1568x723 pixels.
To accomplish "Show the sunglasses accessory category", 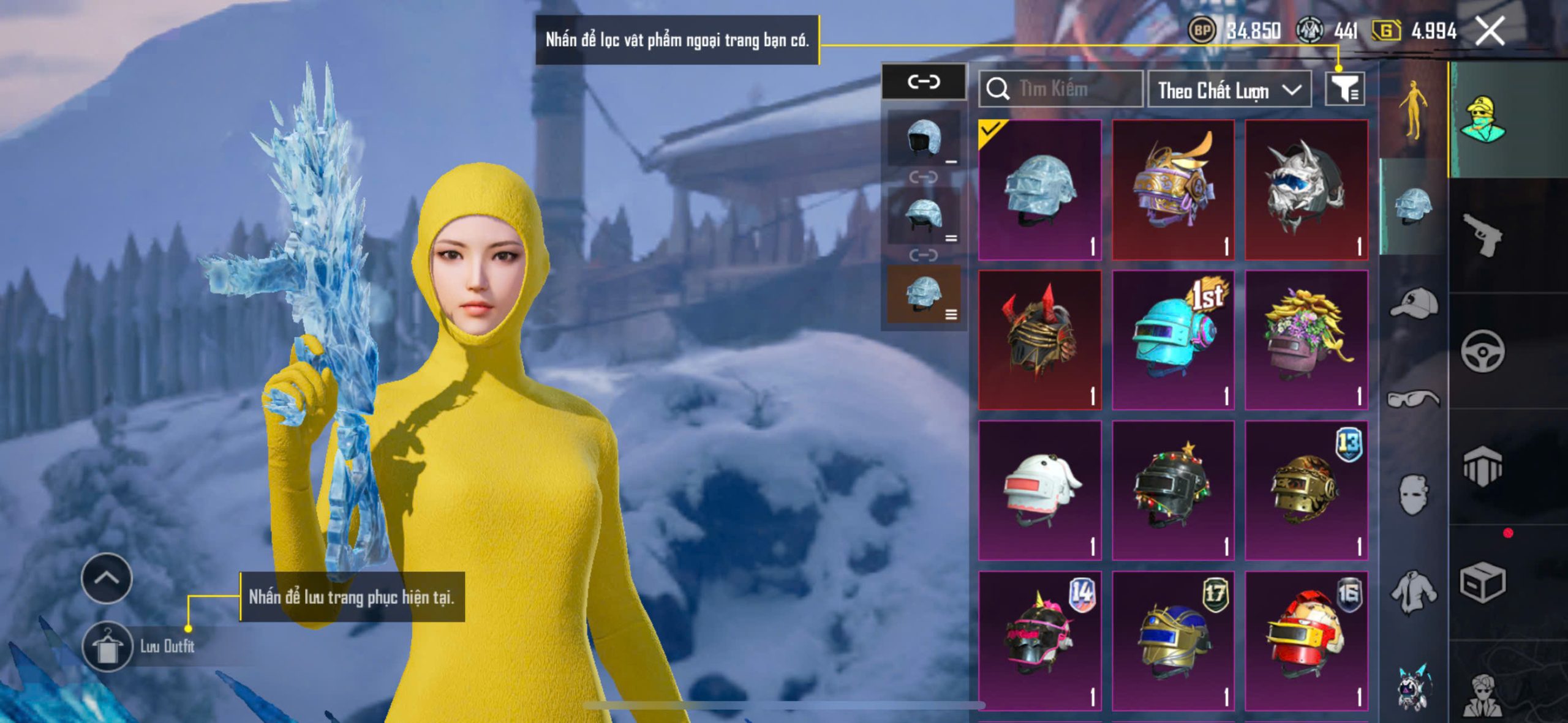I will coord(1413,399).
